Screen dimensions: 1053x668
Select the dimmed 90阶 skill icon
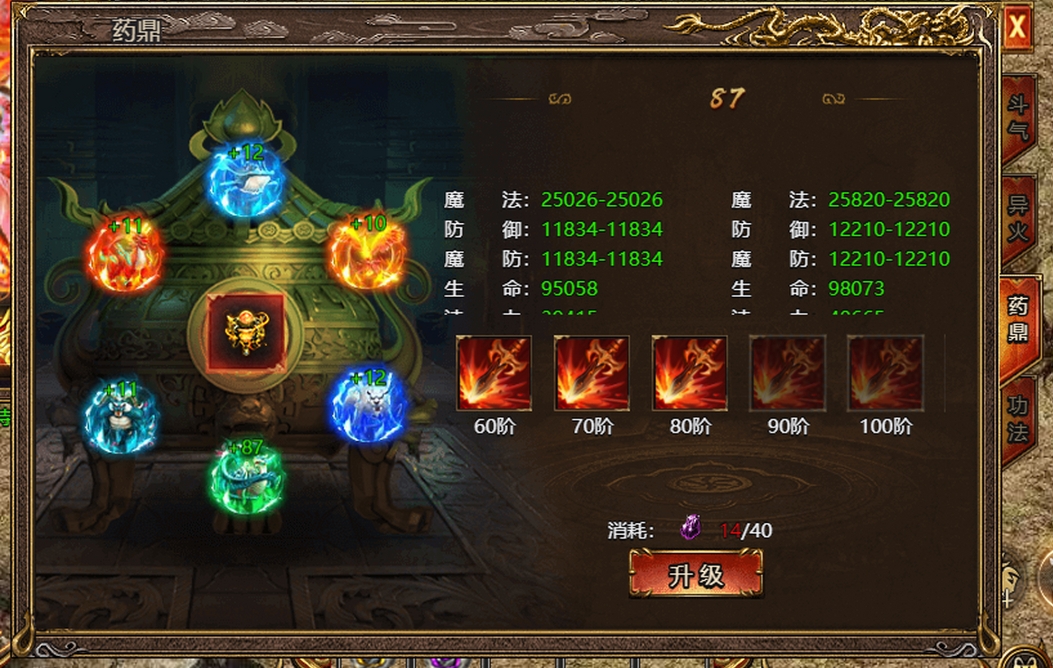(x=788, y=373)
